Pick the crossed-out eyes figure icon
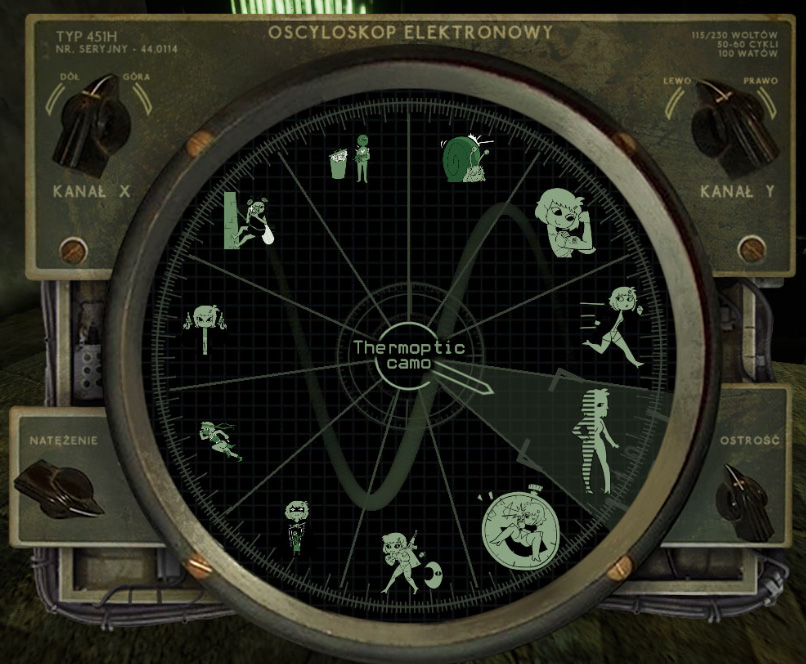 point(295,526)
